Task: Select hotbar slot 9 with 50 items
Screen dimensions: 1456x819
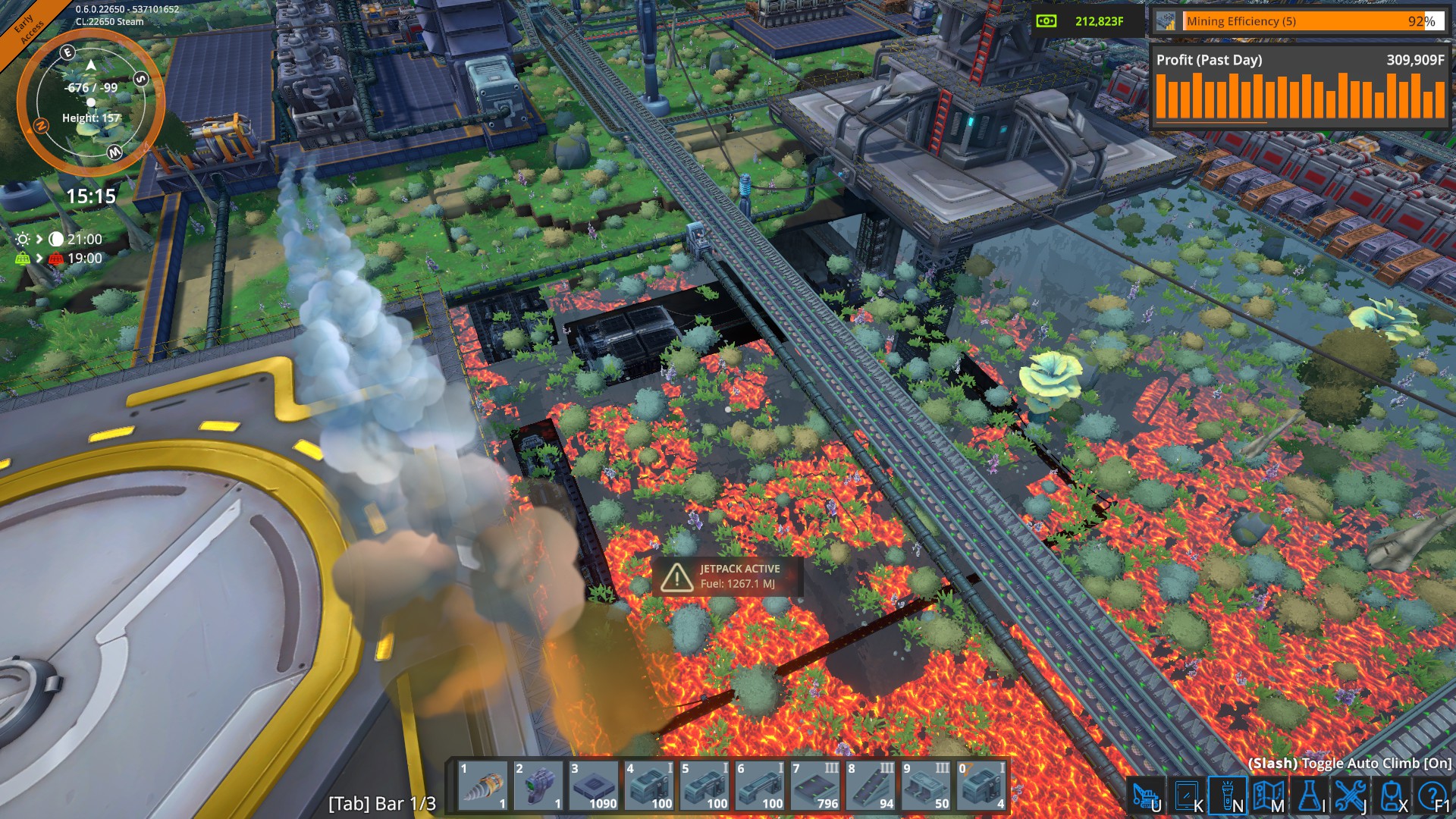Action: click(x=926, y=786)
